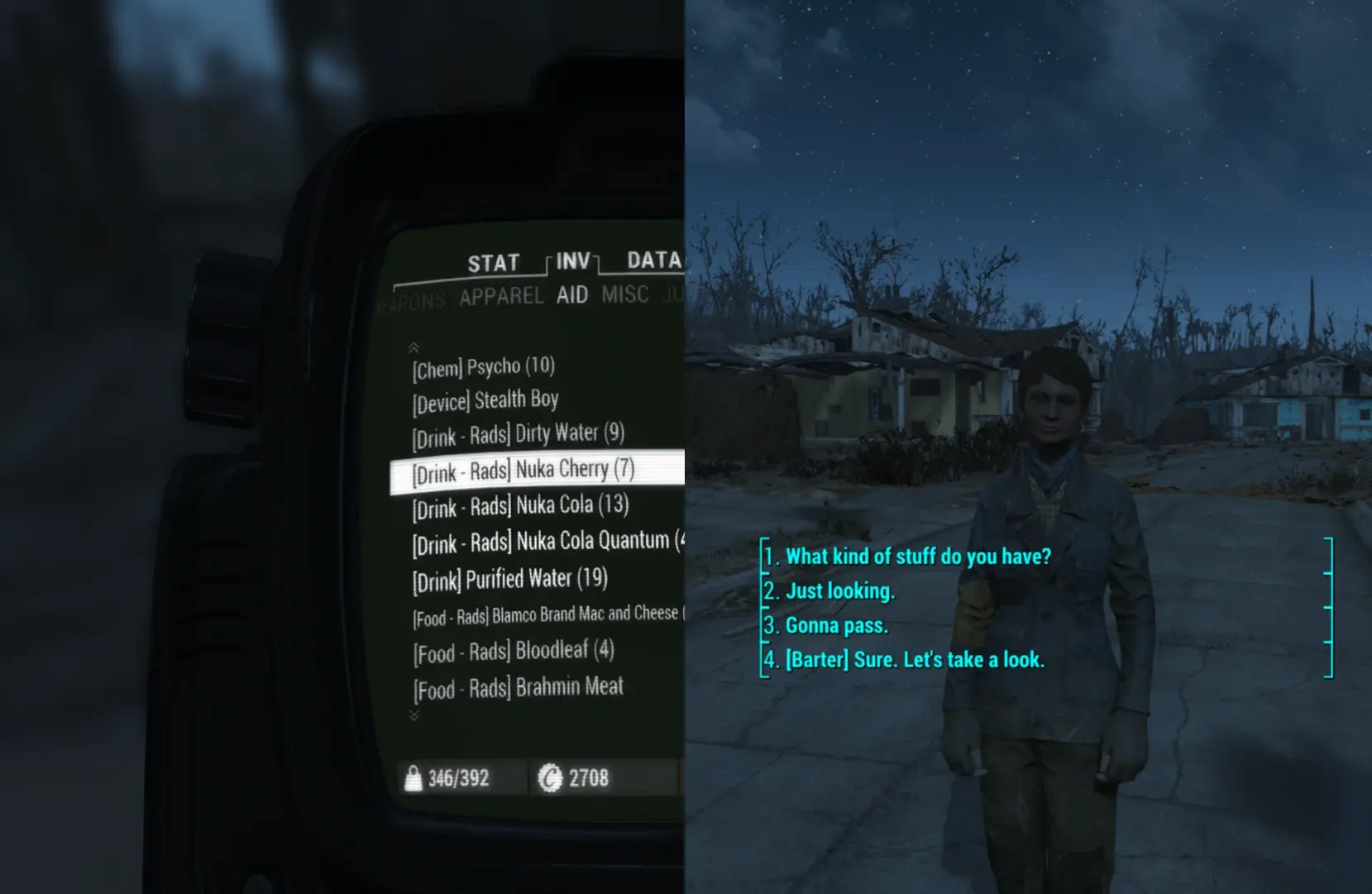Pick Nuka Cherry from the inventory
The height and width of the screenshot is (894, 1372).
pos(523,471)
